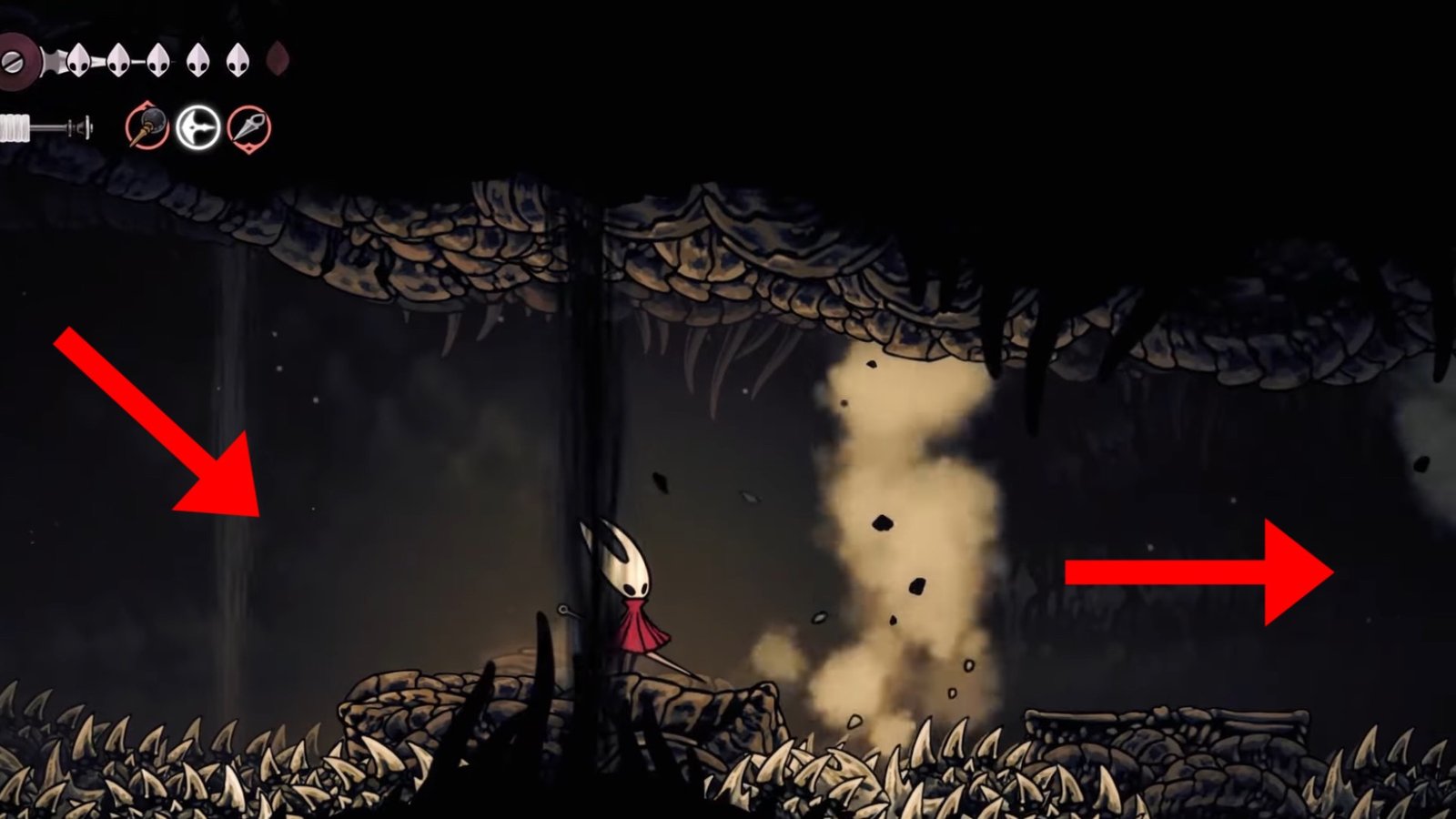Click the middle health mask
The width and height of the screenshot is (1456, 819).
coord(157,59)
